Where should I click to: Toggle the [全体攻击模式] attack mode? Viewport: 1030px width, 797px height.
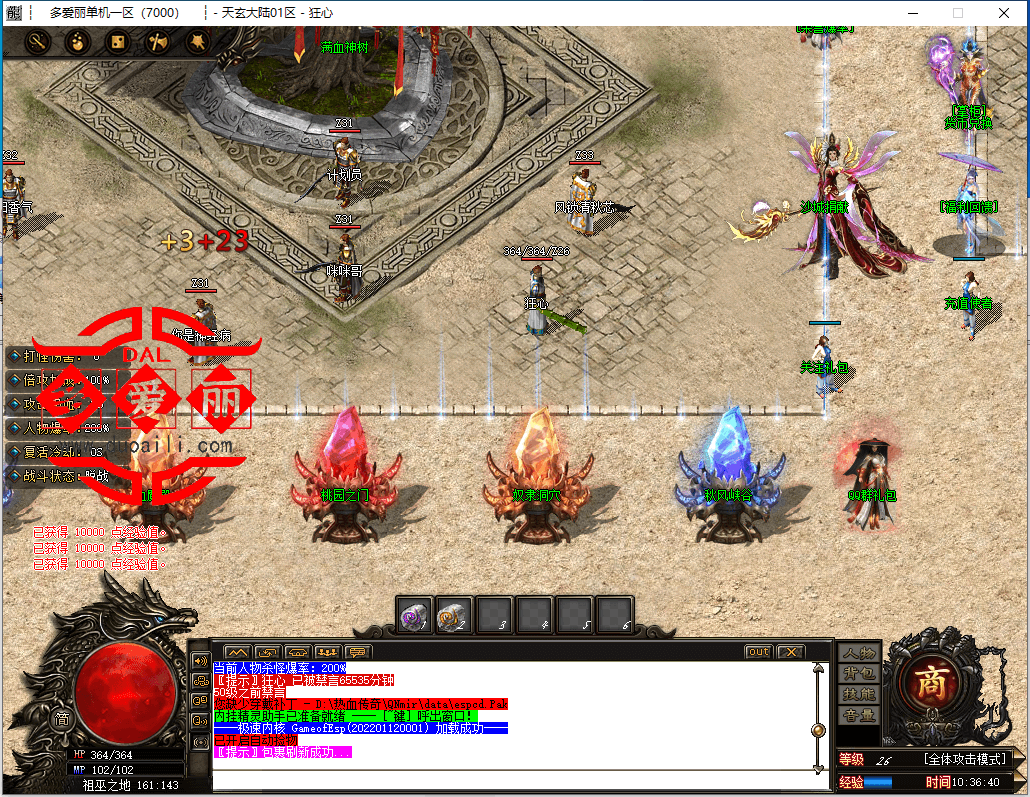(964, 760)
